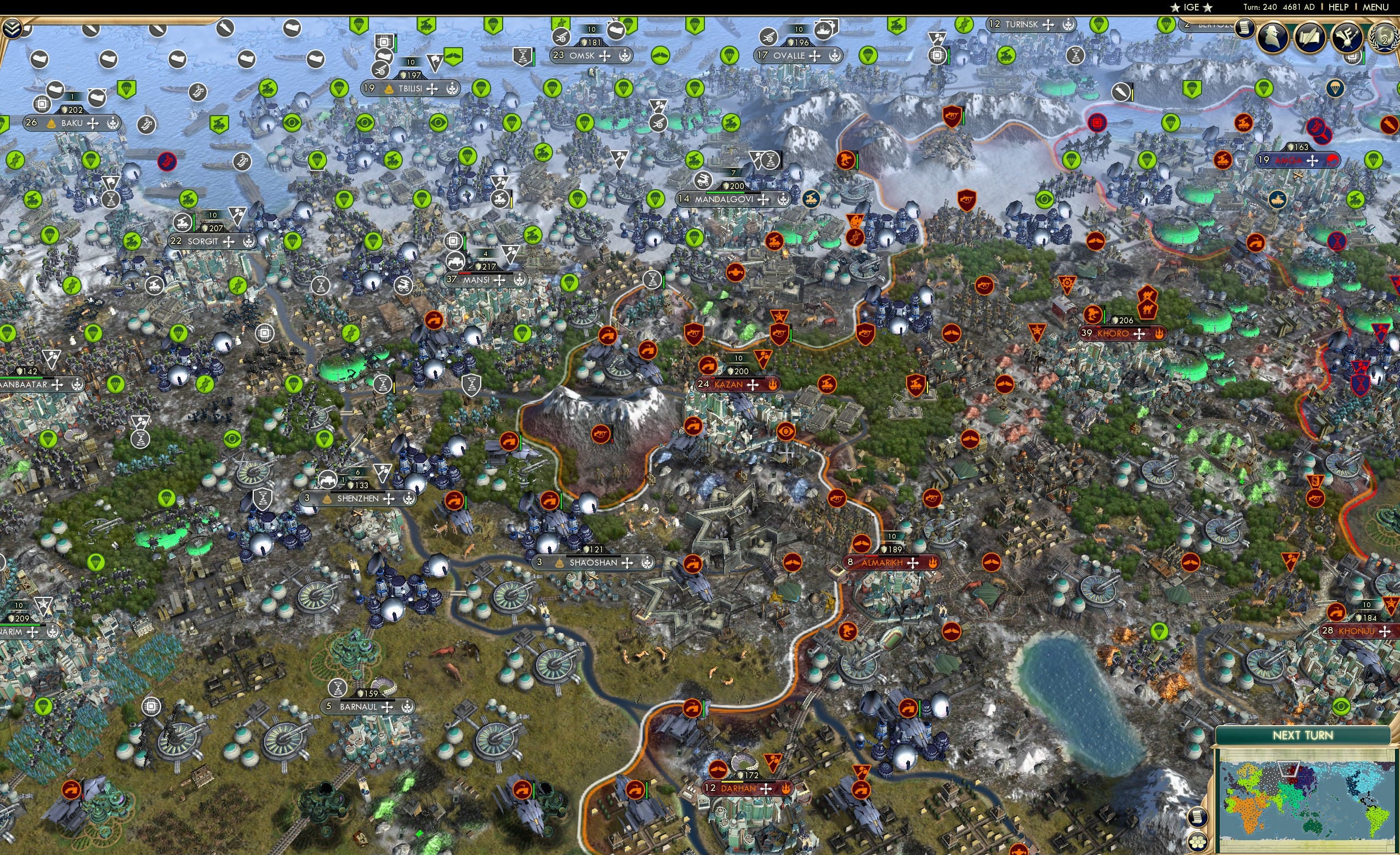Open the Diplomacy overview quill-and-scroll icon
This screenshot has height=855, width=1400.
[x=1310, y=37]
